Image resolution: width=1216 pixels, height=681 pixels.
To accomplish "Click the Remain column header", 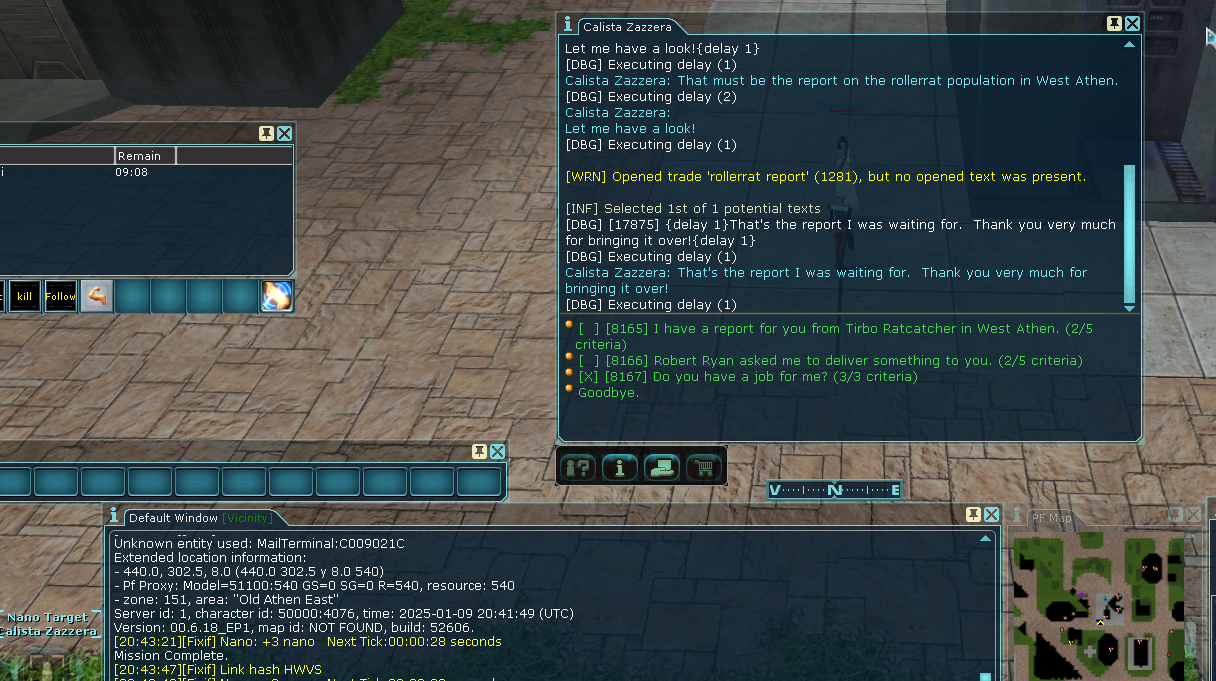I will (x=145, y=156).
